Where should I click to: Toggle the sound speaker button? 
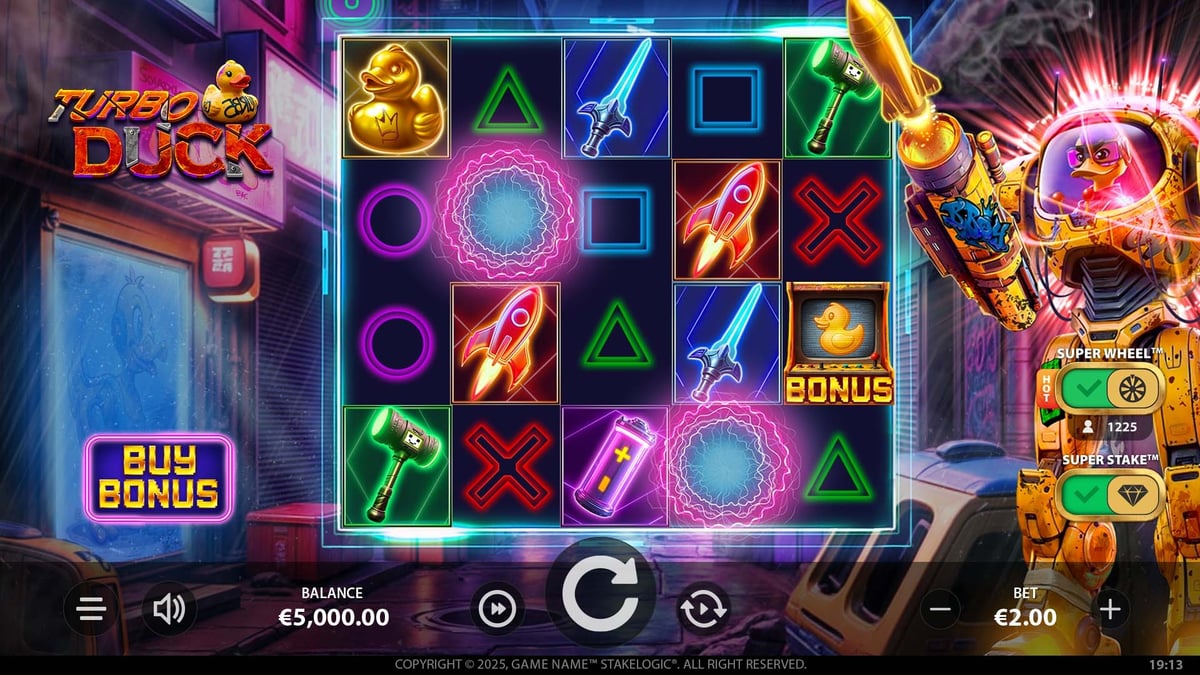[169, 609]
